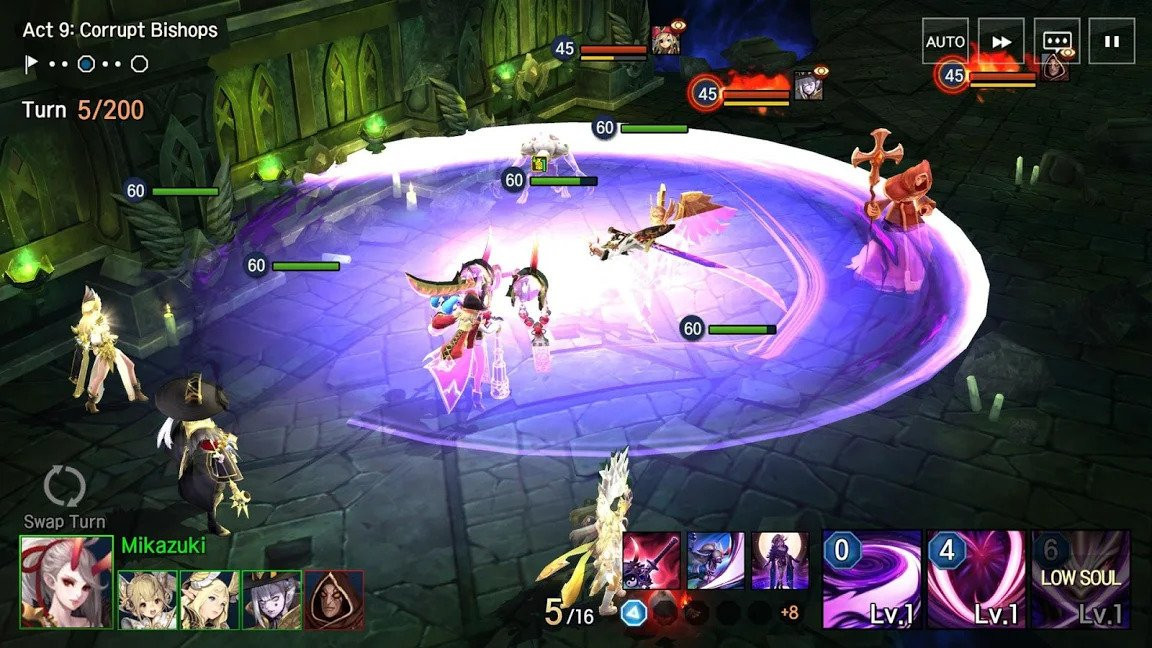1152x648 pixels.
Task: Target the gray-haired enemy portrait
Action: coord(808,86)
